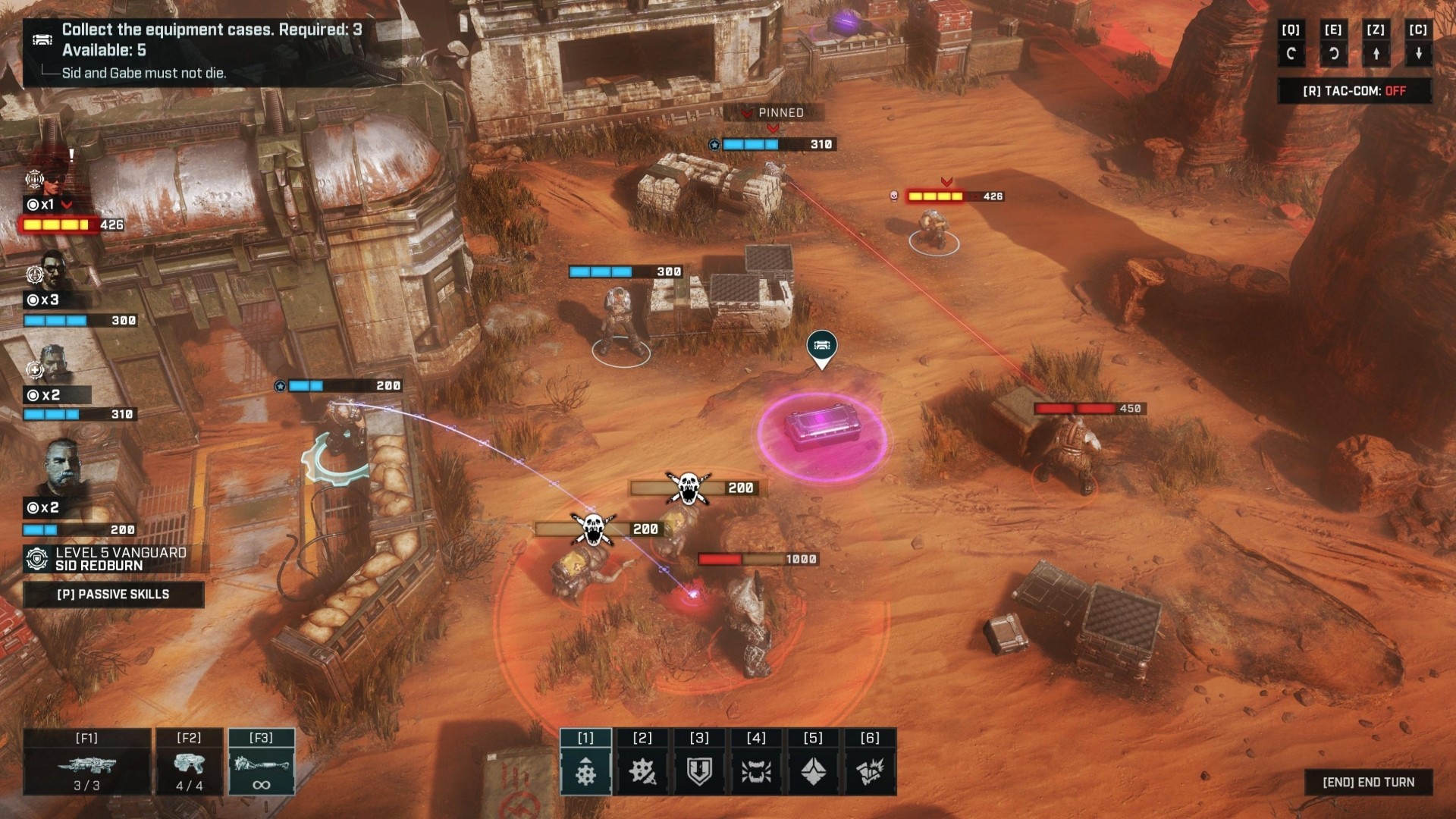Select the chainsaw melee weapon slot
The height and width of the screenshot is (819, 1456).
click(261, 763)
